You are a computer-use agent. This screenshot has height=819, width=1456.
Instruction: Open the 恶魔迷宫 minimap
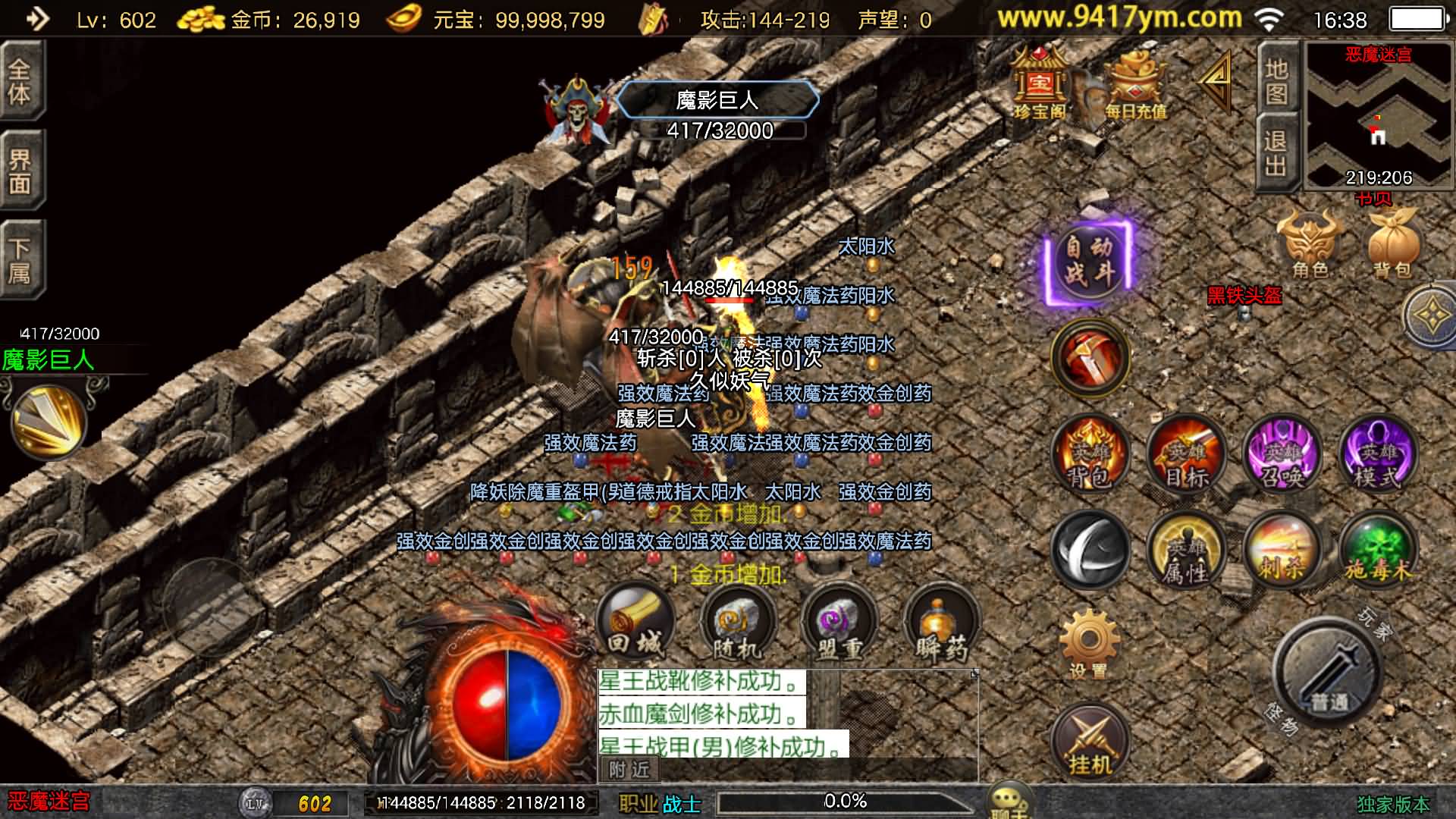[1378, 114]
